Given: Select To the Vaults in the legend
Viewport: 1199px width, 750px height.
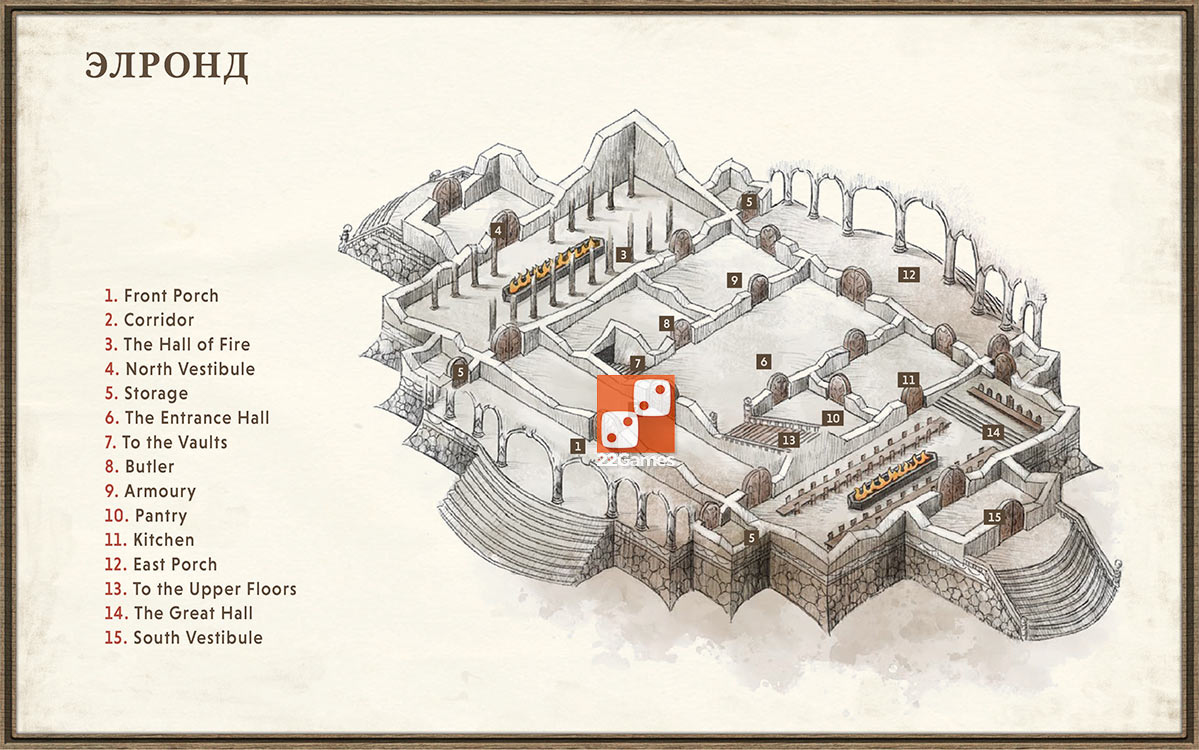Looking at the screenshot, I should click(166, 442).
